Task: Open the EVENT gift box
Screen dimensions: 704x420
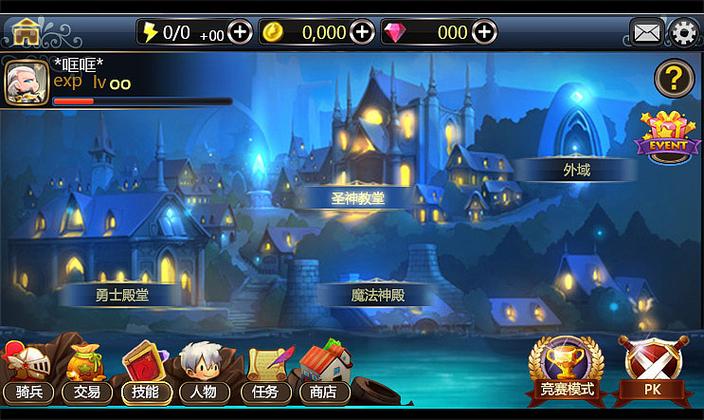Action: [x=662, y=135]
